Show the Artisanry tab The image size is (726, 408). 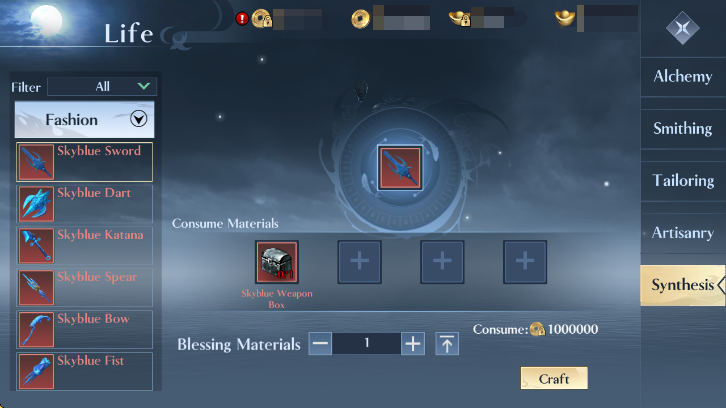(683, 233)
